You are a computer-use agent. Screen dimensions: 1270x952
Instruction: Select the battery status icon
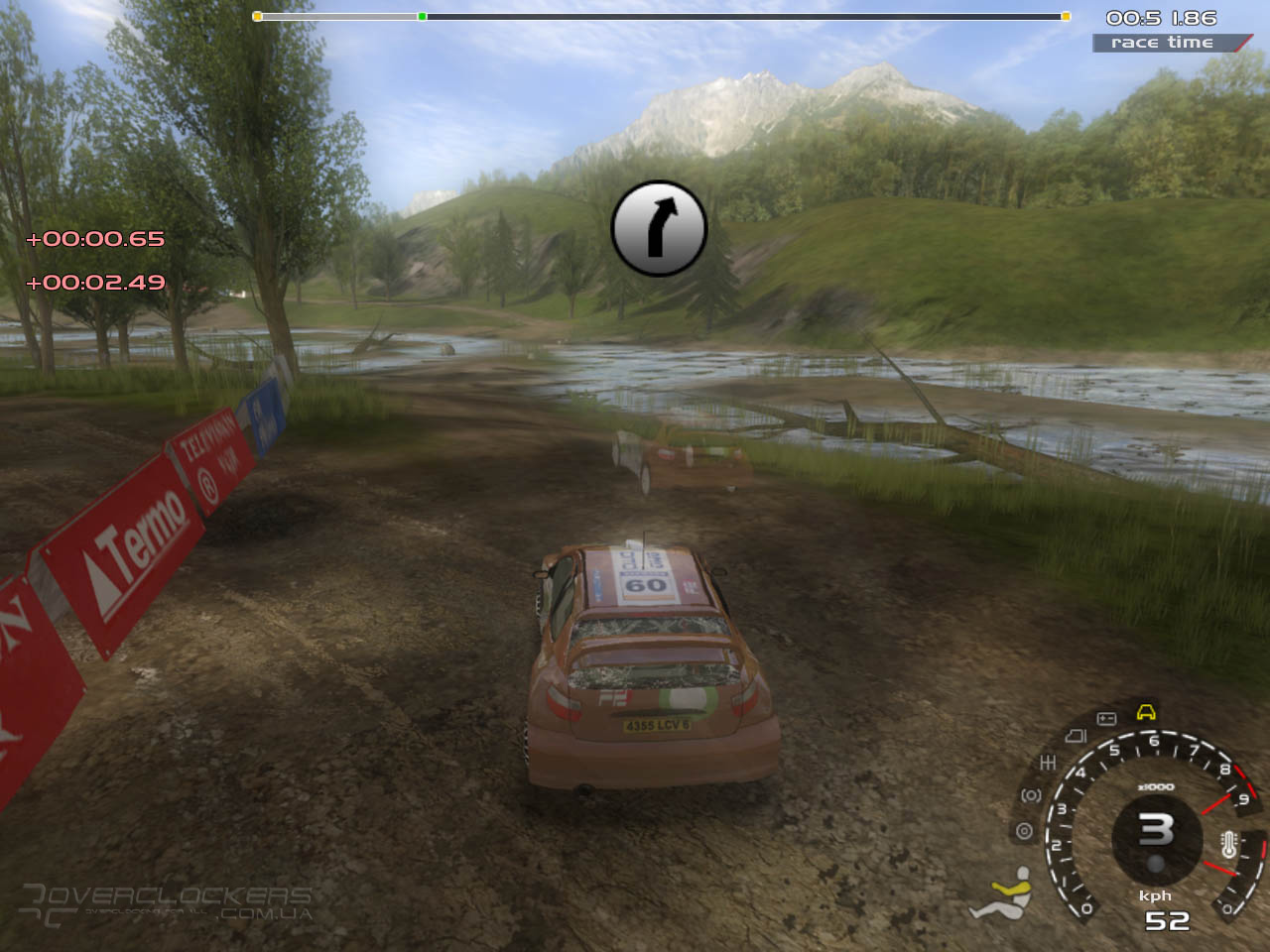pos(1106,718)
